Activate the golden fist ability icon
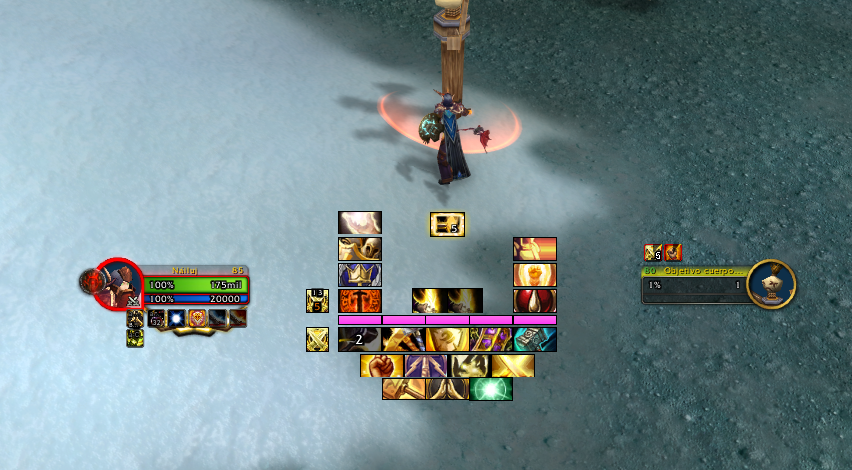 click(x=381, y=365)
